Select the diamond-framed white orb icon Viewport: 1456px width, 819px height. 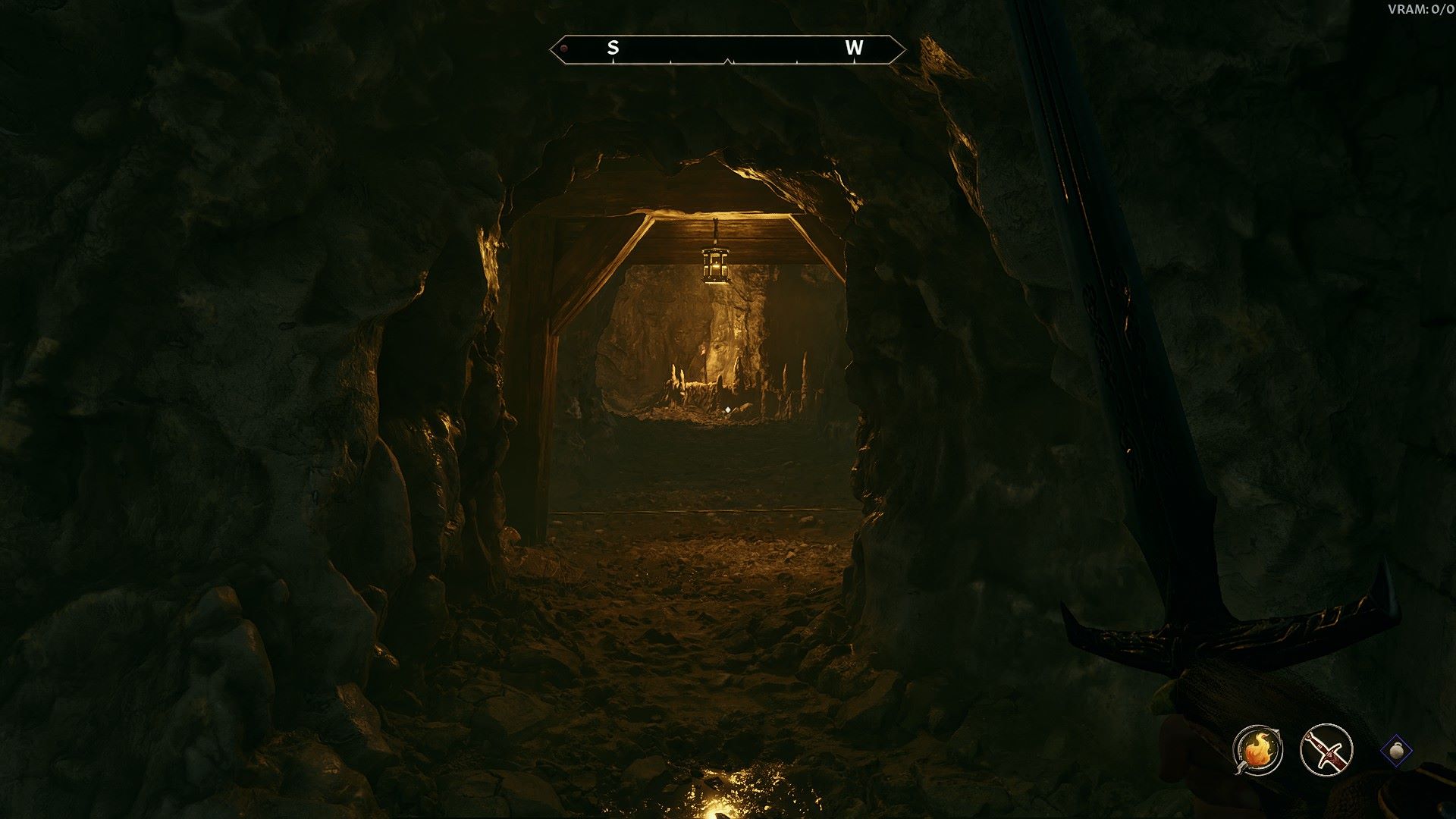tap(1397, 750)
